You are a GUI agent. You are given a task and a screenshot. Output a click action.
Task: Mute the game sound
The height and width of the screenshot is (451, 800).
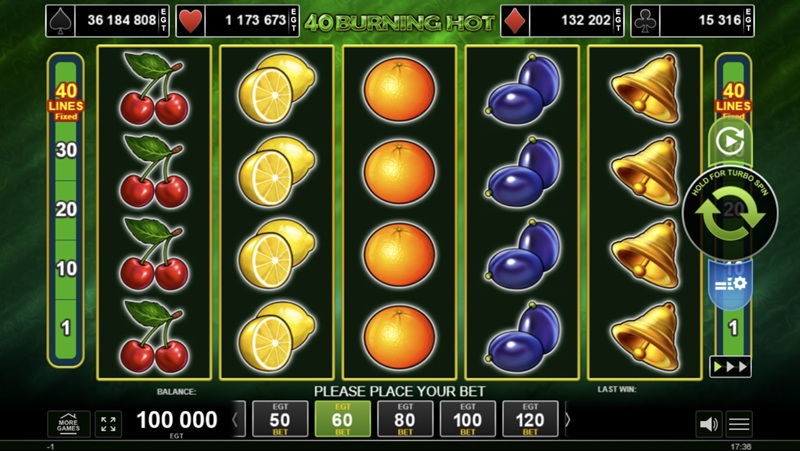click(708, 424)
